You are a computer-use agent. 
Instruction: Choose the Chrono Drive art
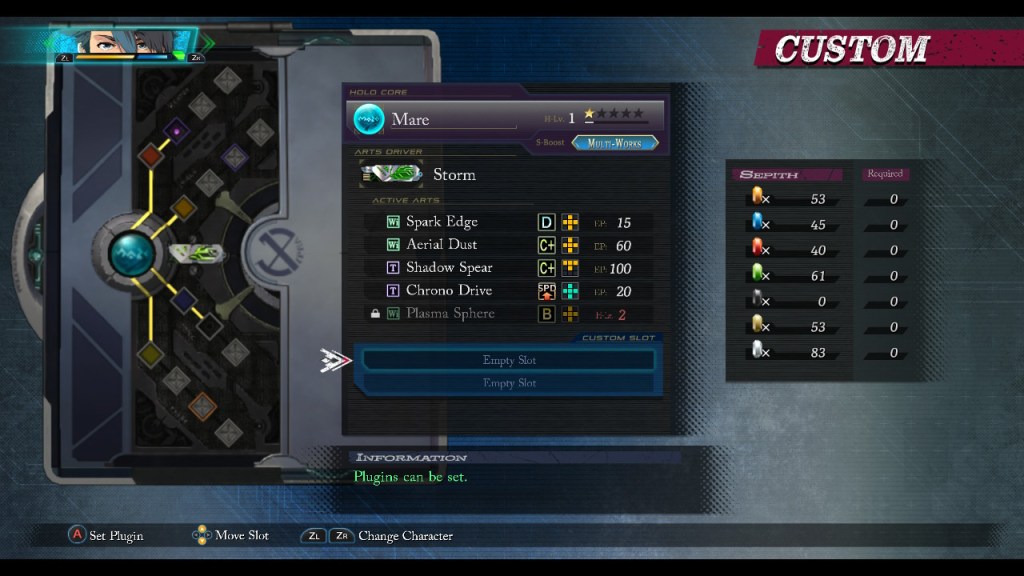[448, 291]
